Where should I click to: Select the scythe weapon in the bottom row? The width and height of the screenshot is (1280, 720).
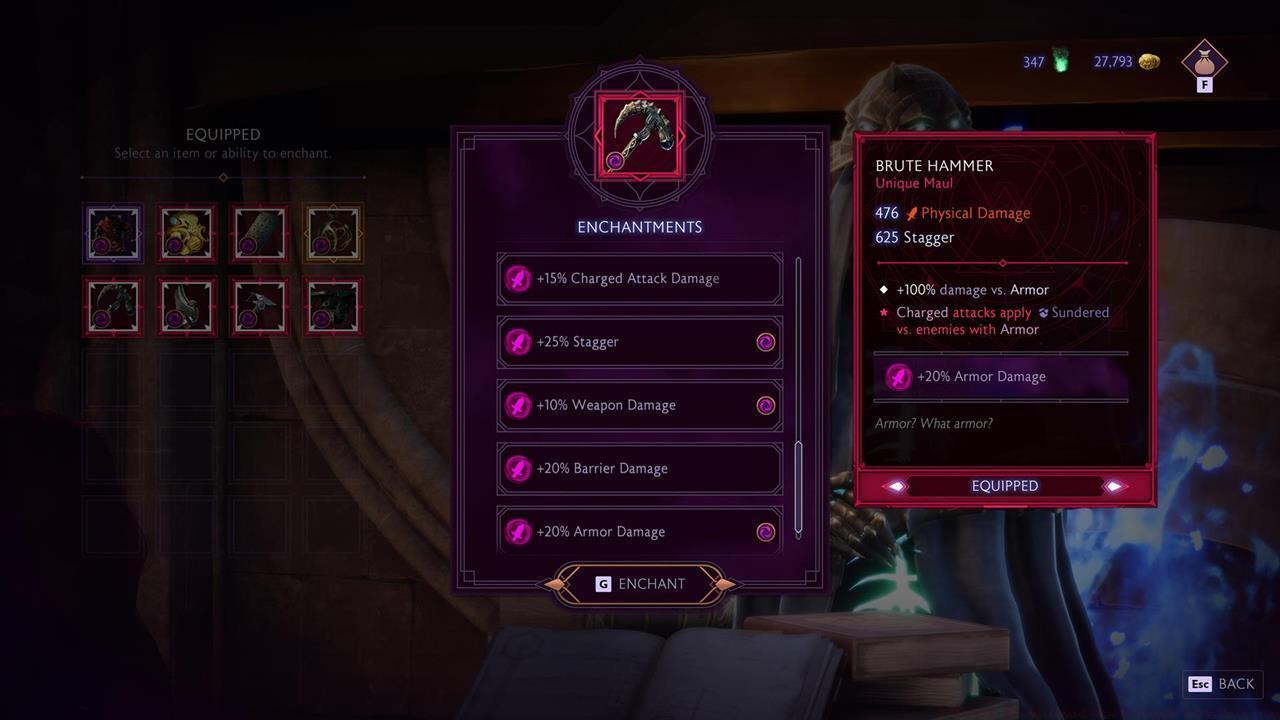[x=112, y=305]
